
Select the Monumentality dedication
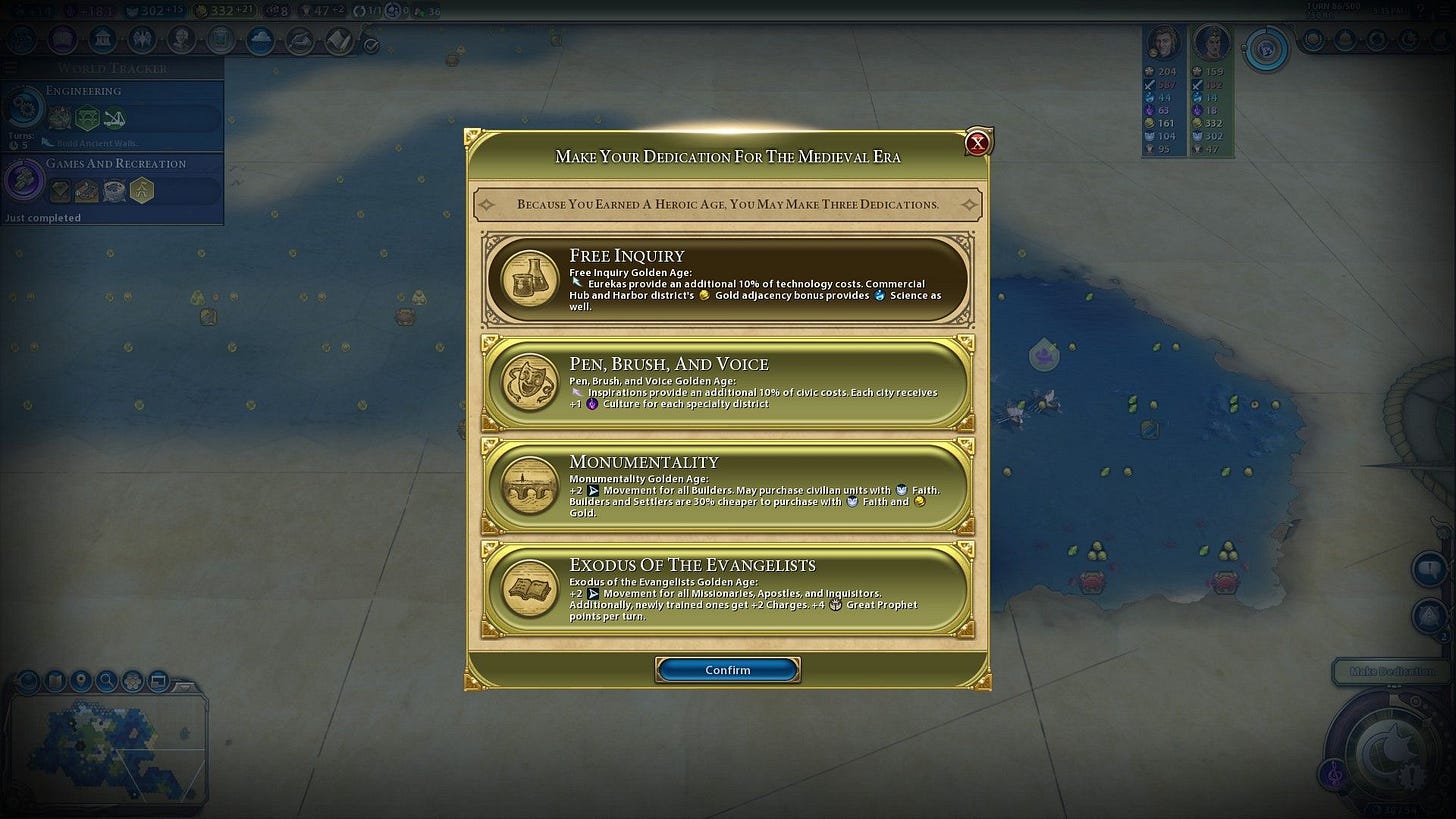pos(727,487)
